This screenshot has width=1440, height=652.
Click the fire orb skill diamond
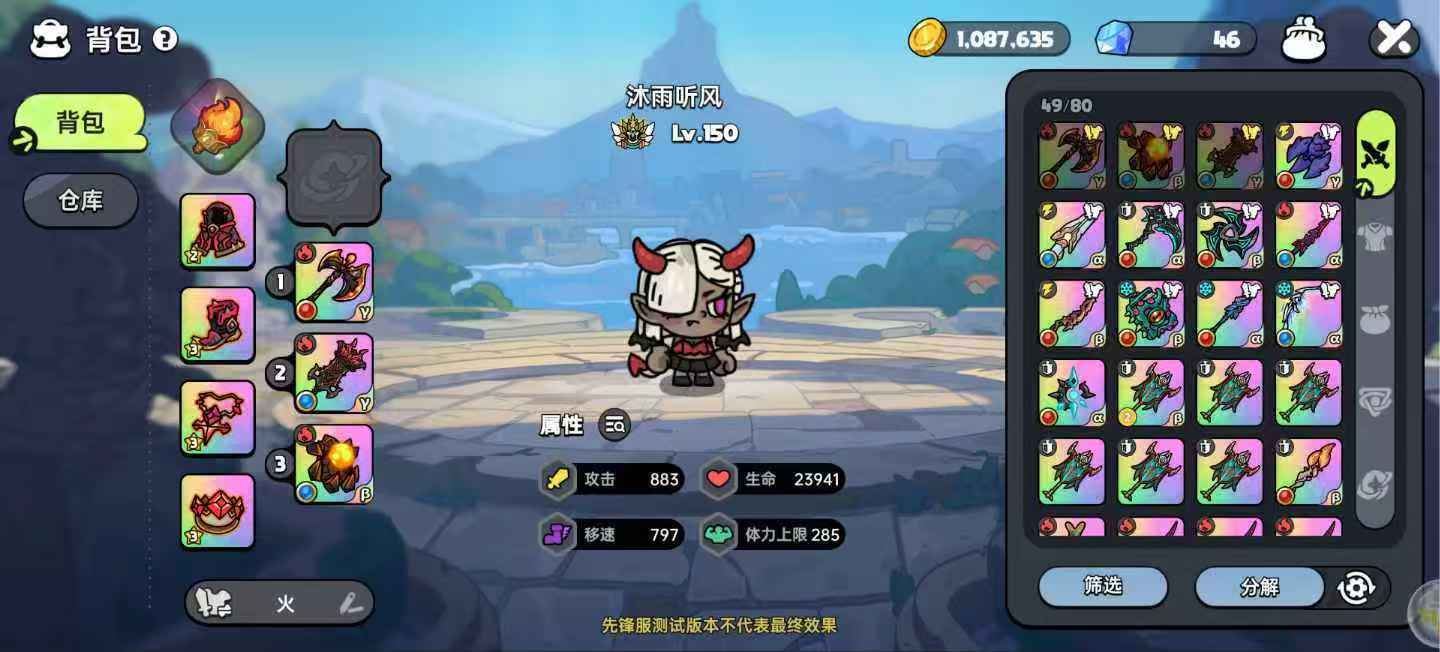coord(218,126)
